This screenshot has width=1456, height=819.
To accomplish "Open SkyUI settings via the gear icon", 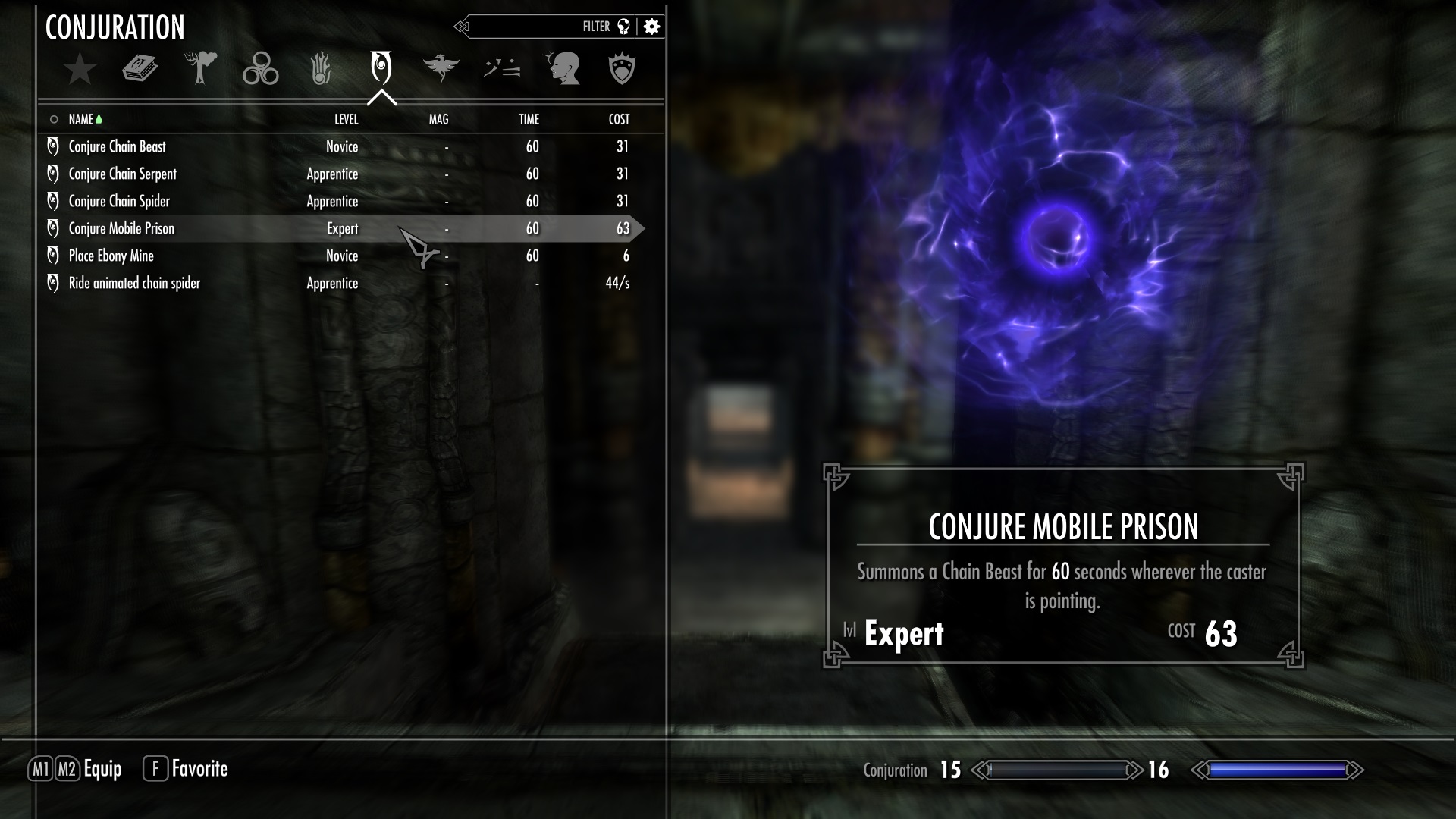I will click(x=651, y=26).
